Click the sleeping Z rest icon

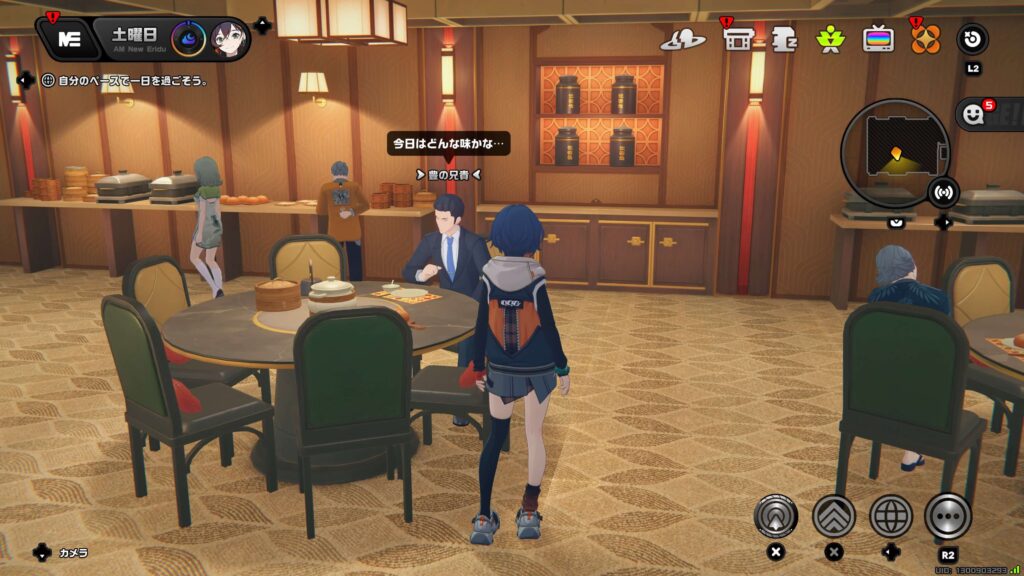[x=784, y=39]
